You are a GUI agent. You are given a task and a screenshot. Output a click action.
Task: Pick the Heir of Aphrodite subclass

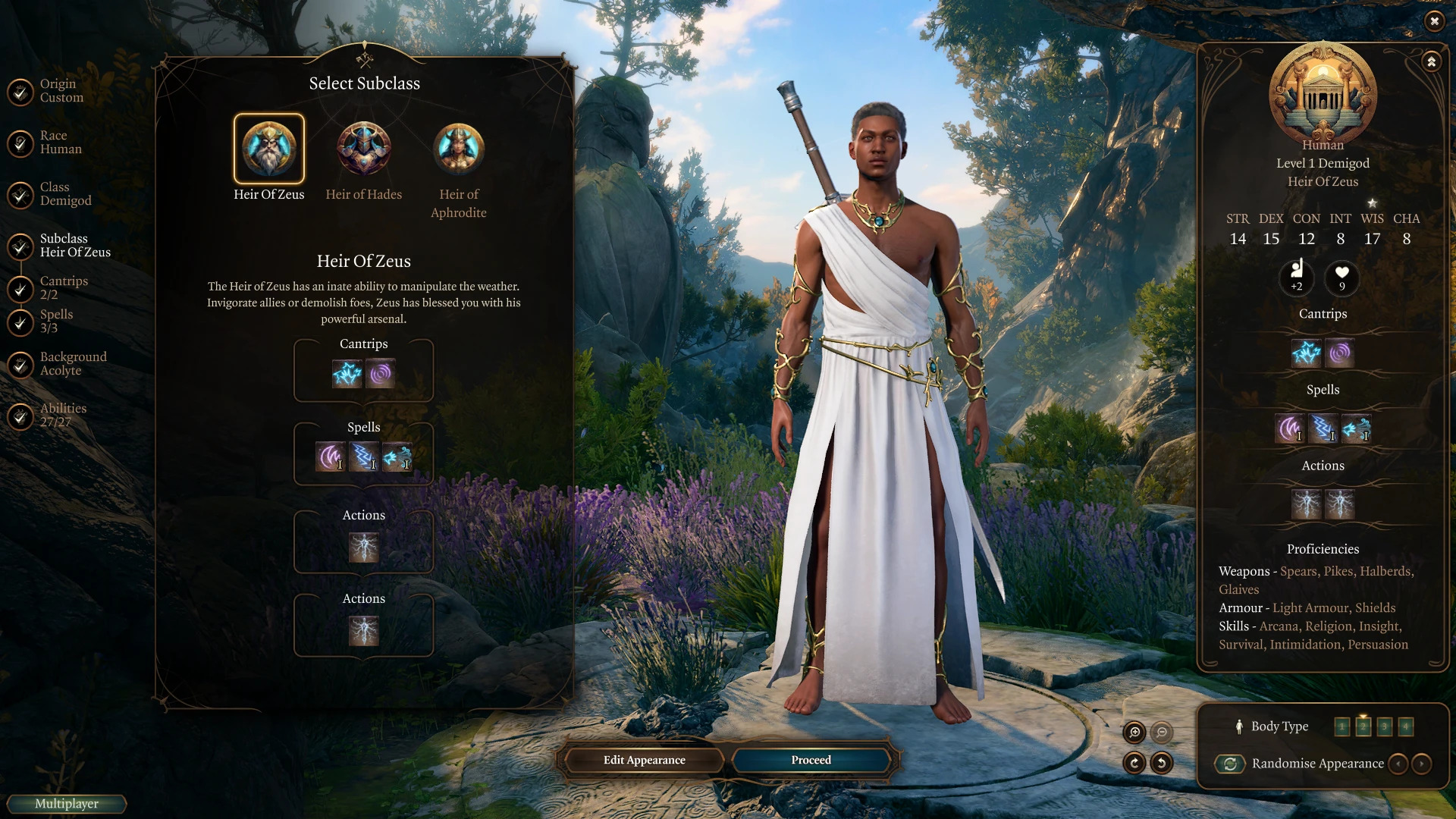coord(459,149)
